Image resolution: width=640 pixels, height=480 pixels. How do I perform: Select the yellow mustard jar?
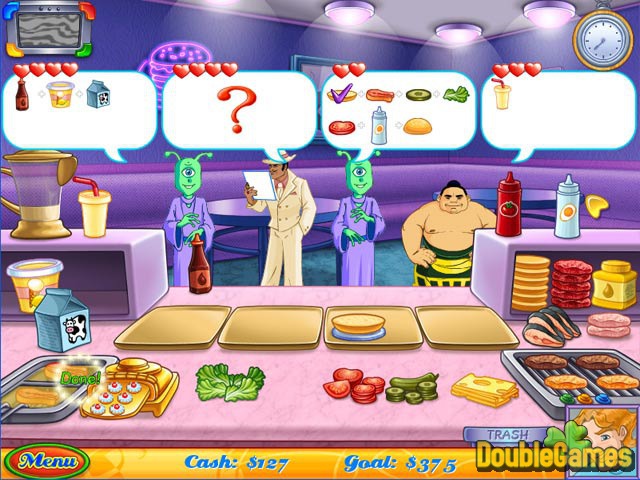click(613, 285)
